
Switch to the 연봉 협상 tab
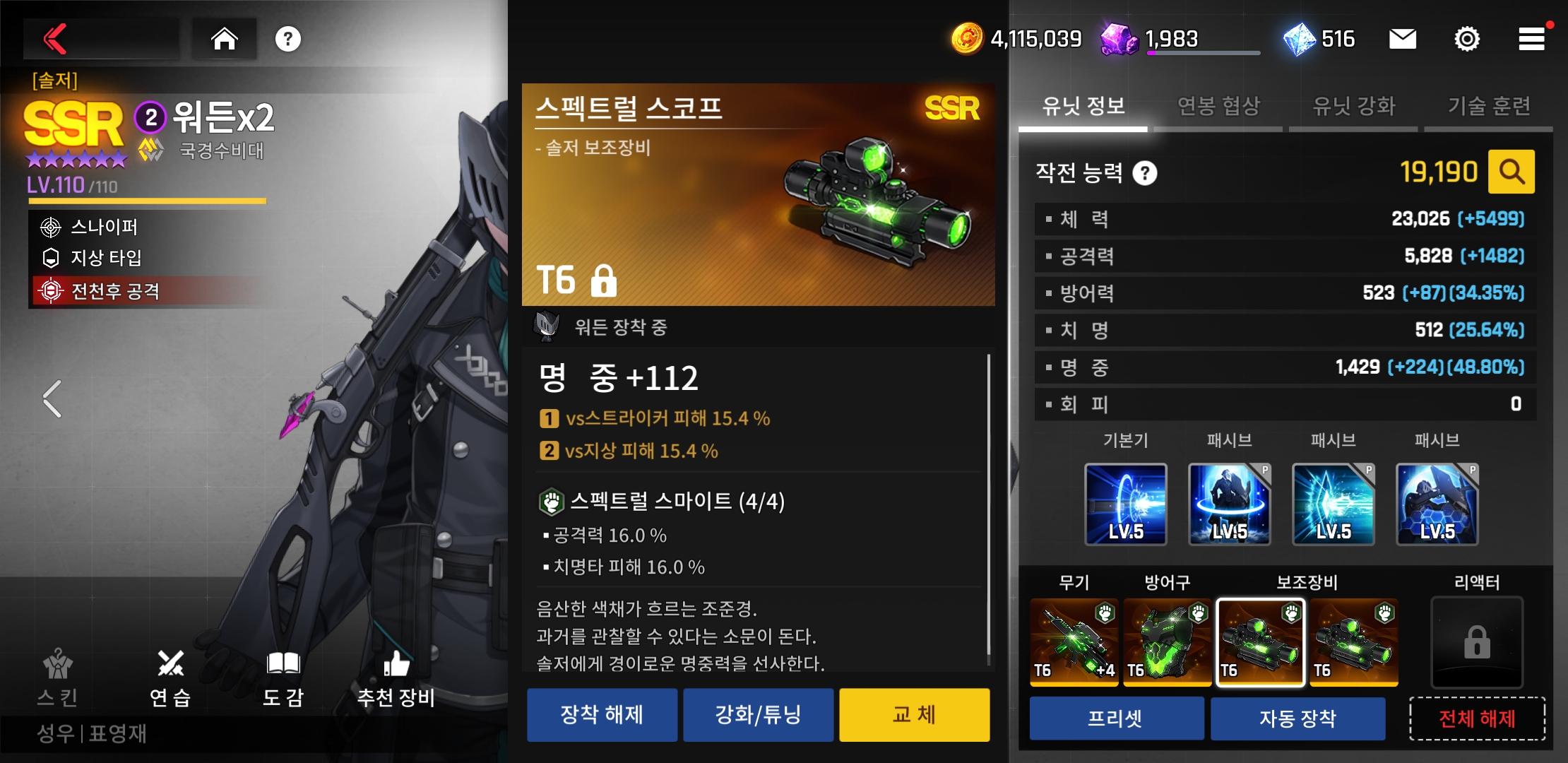[1218, 107]
